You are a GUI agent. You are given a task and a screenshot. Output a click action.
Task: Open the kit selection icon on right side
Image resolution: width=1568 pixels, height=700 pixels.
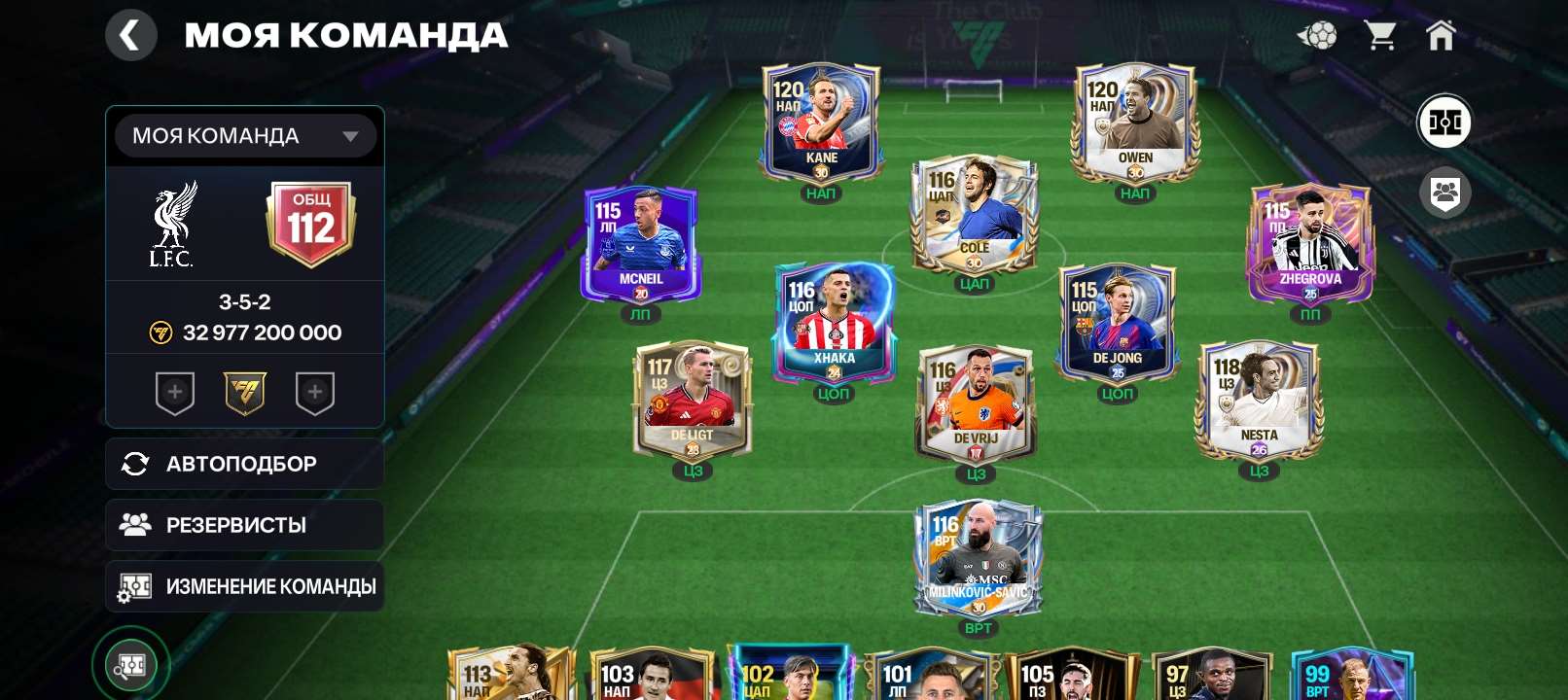1445,122
